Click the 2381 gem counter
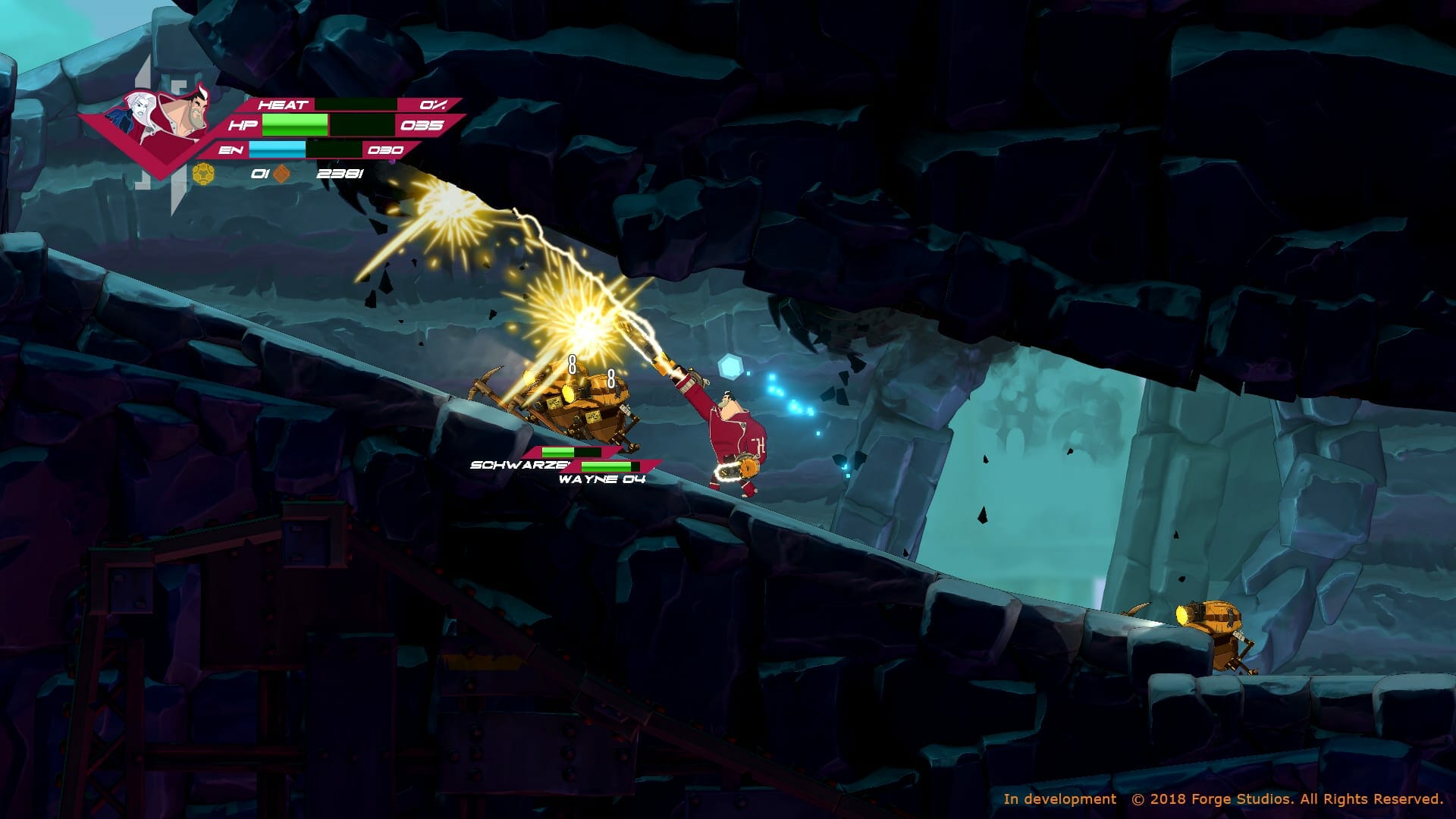This screenshot has height=819, width=1456. click(340, 173)
